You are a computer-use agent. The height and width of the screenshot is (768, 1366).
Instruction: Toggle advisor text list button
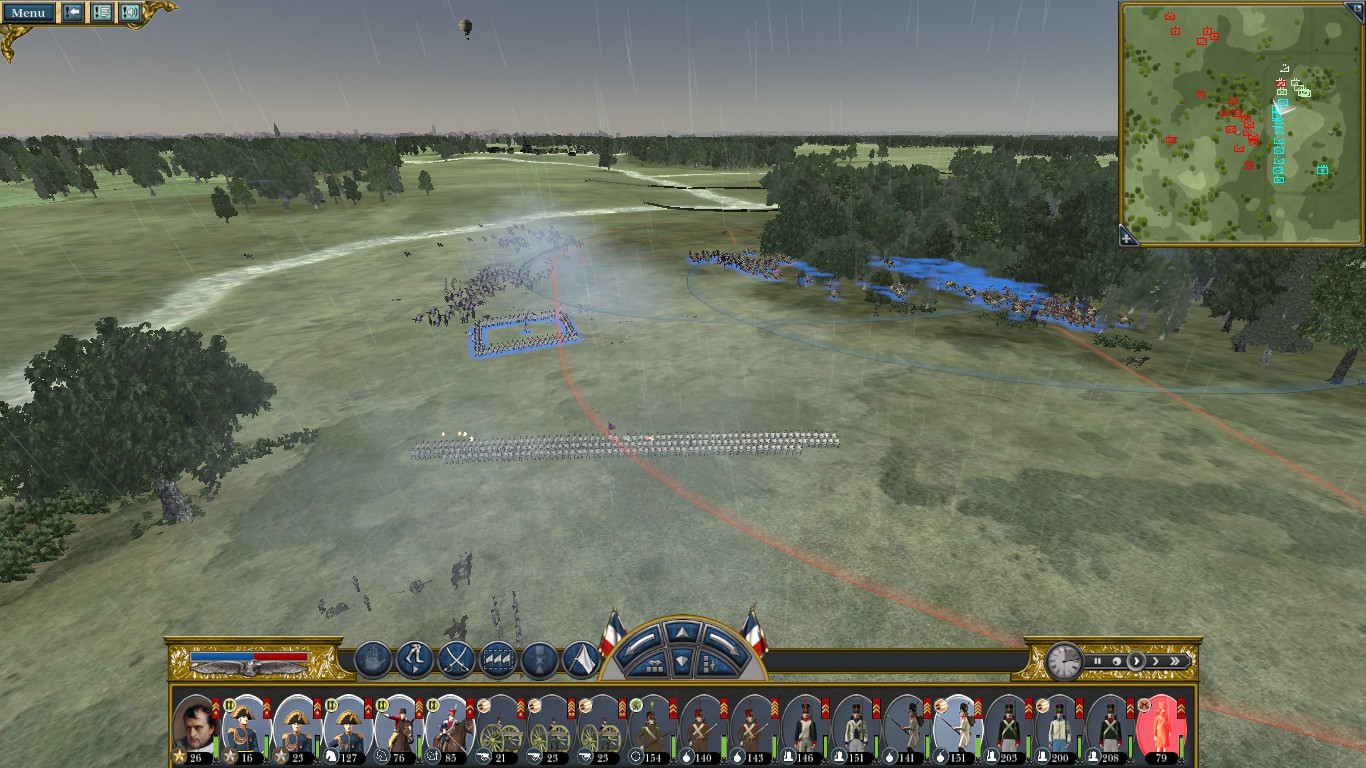coord(102,13)
